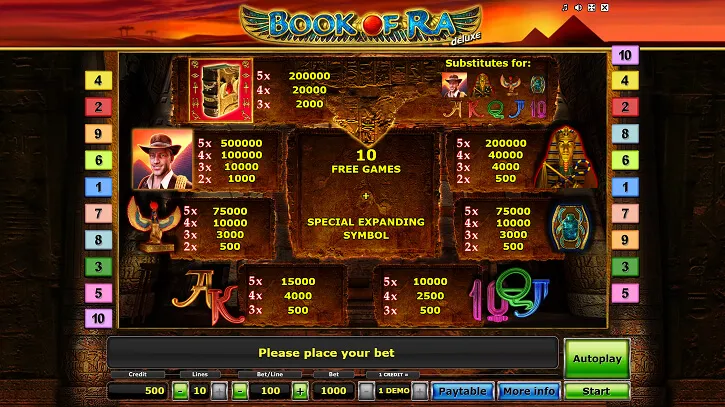Toggle the music note icon
Image resolution: width=725 pixels, height=407 pixels.
pos(565,7)
